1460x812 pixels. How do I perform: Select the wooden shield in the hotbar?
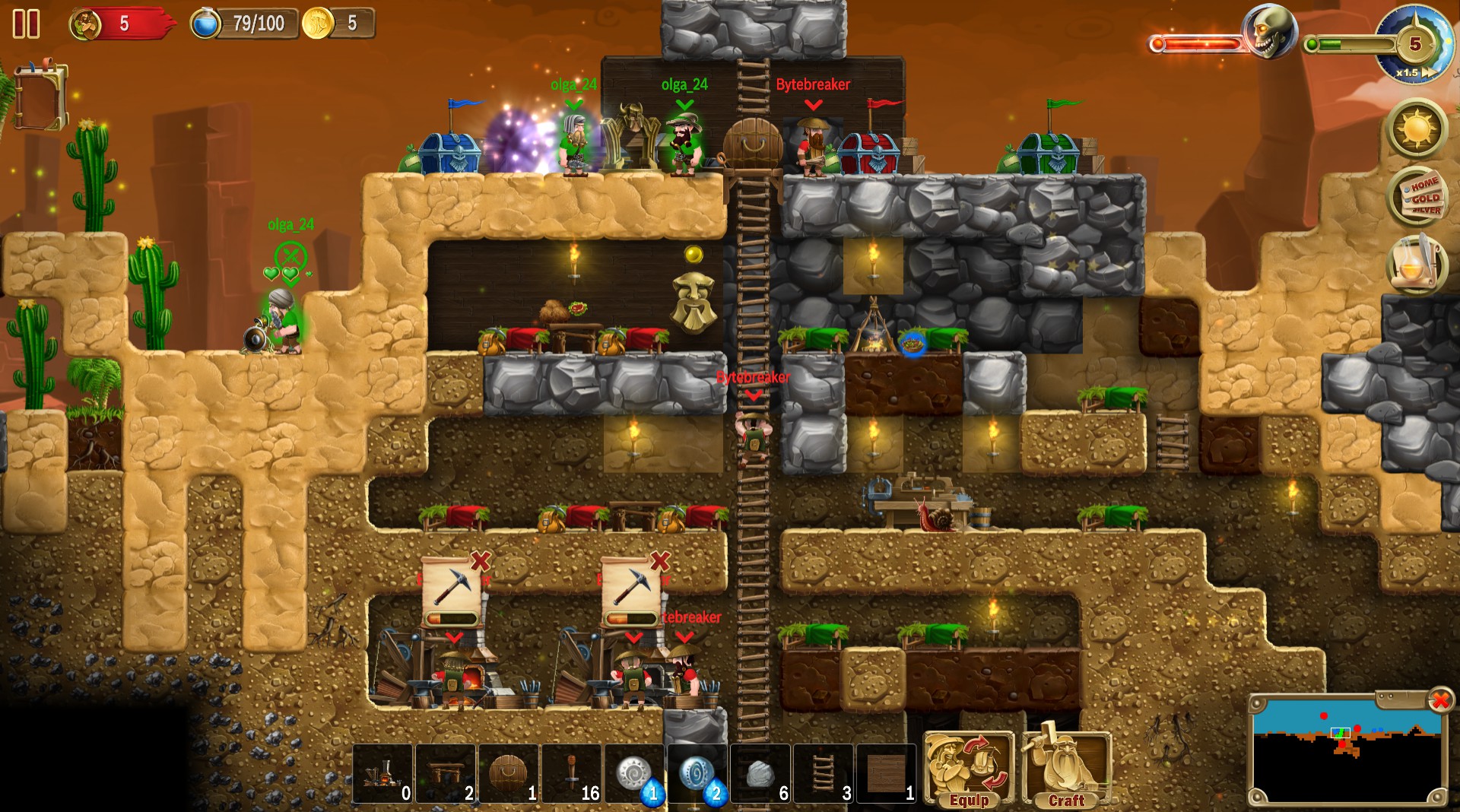508,772
